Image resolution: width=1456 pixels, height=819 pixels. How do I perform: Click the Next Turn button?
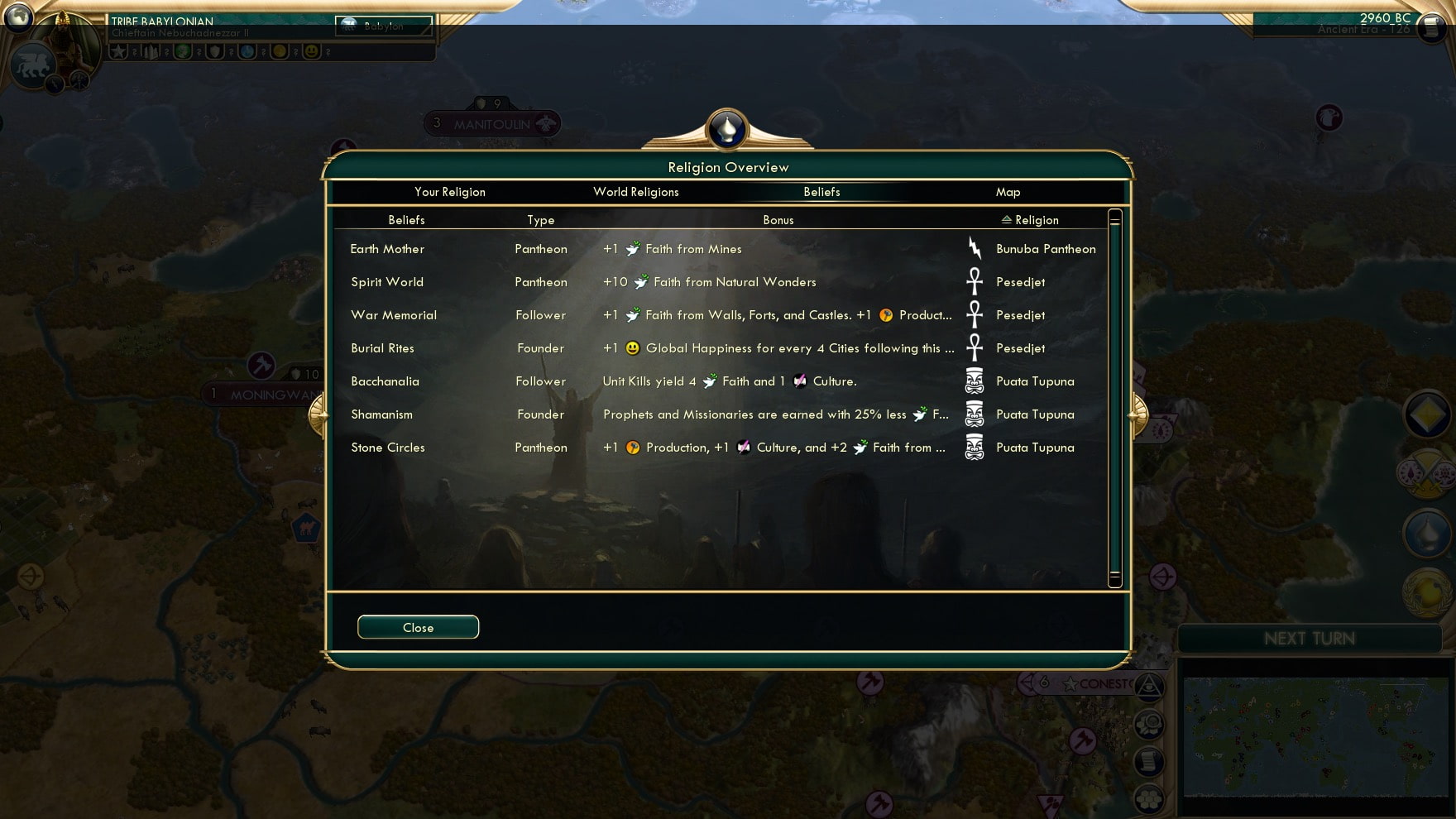point(1309,638)
